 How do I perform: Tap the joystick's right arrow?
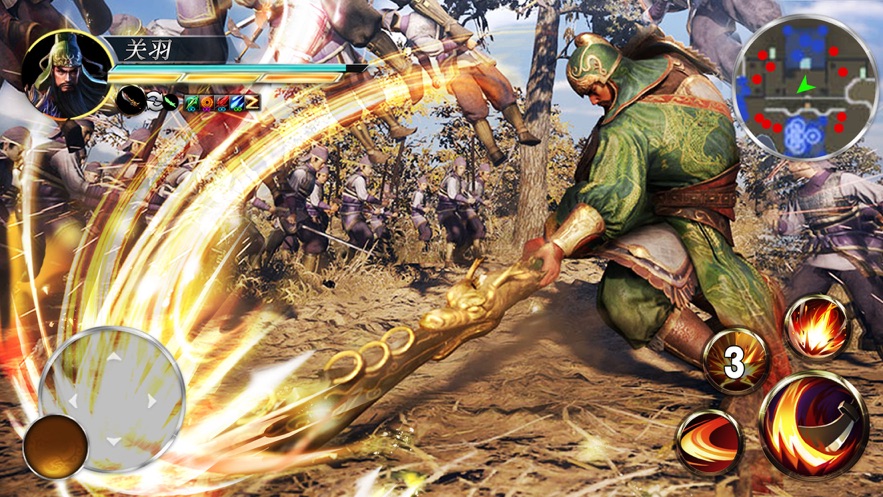point(152,399)
